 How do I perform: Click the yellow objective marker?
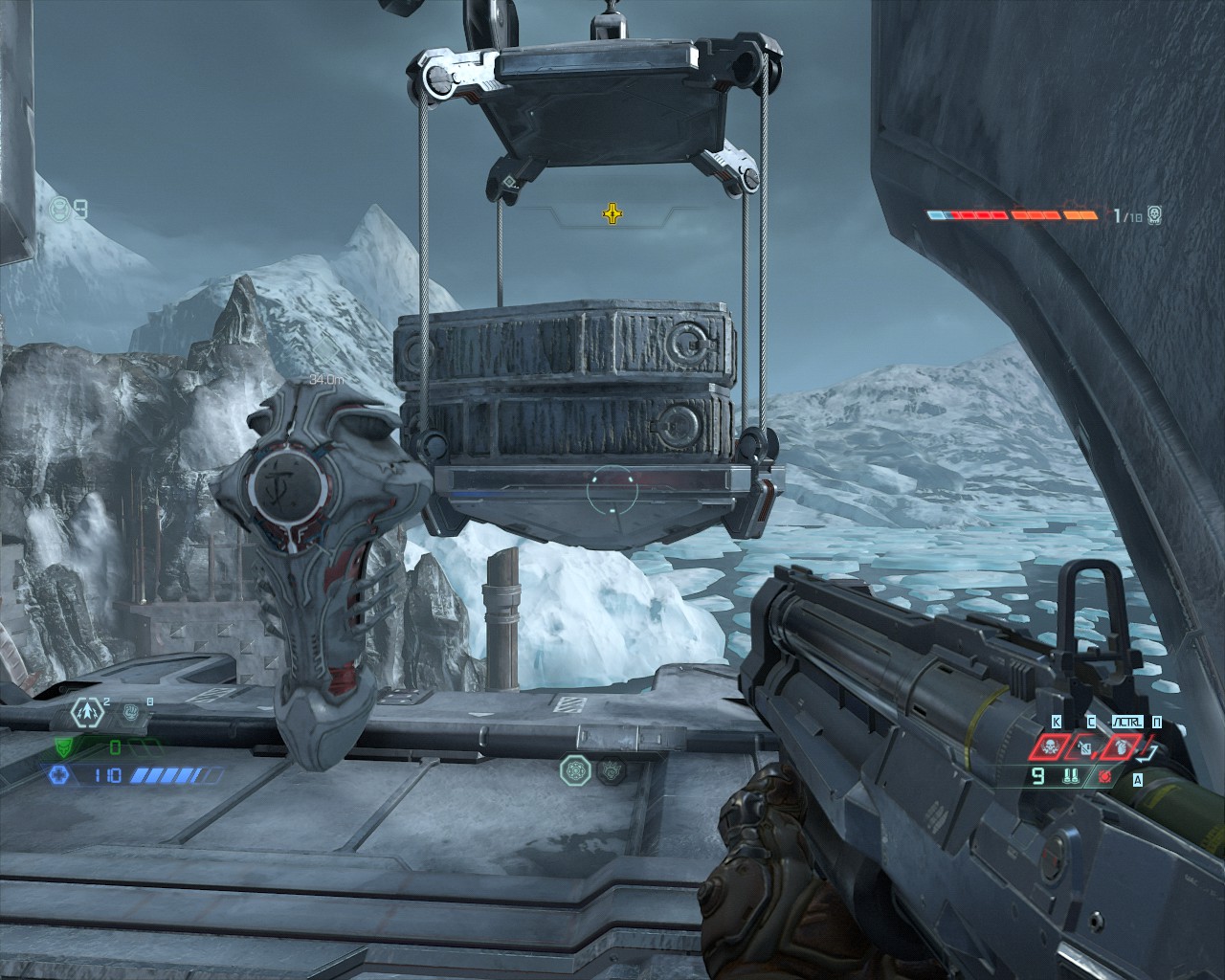pyautogui.click(x=611, y=212)
